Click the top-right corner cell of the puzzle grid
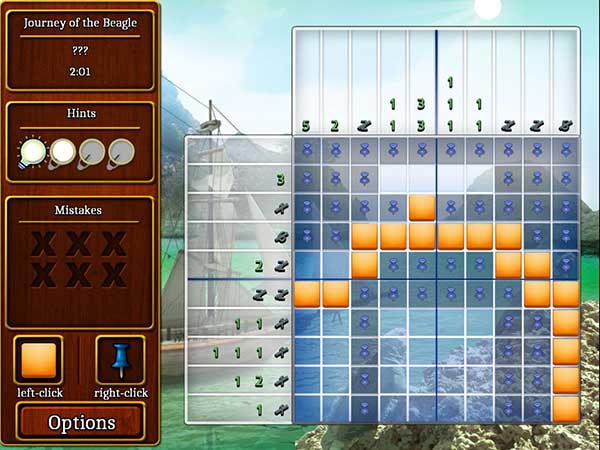The width and height of the screenshot is (600, 450). tap(566, 151)
